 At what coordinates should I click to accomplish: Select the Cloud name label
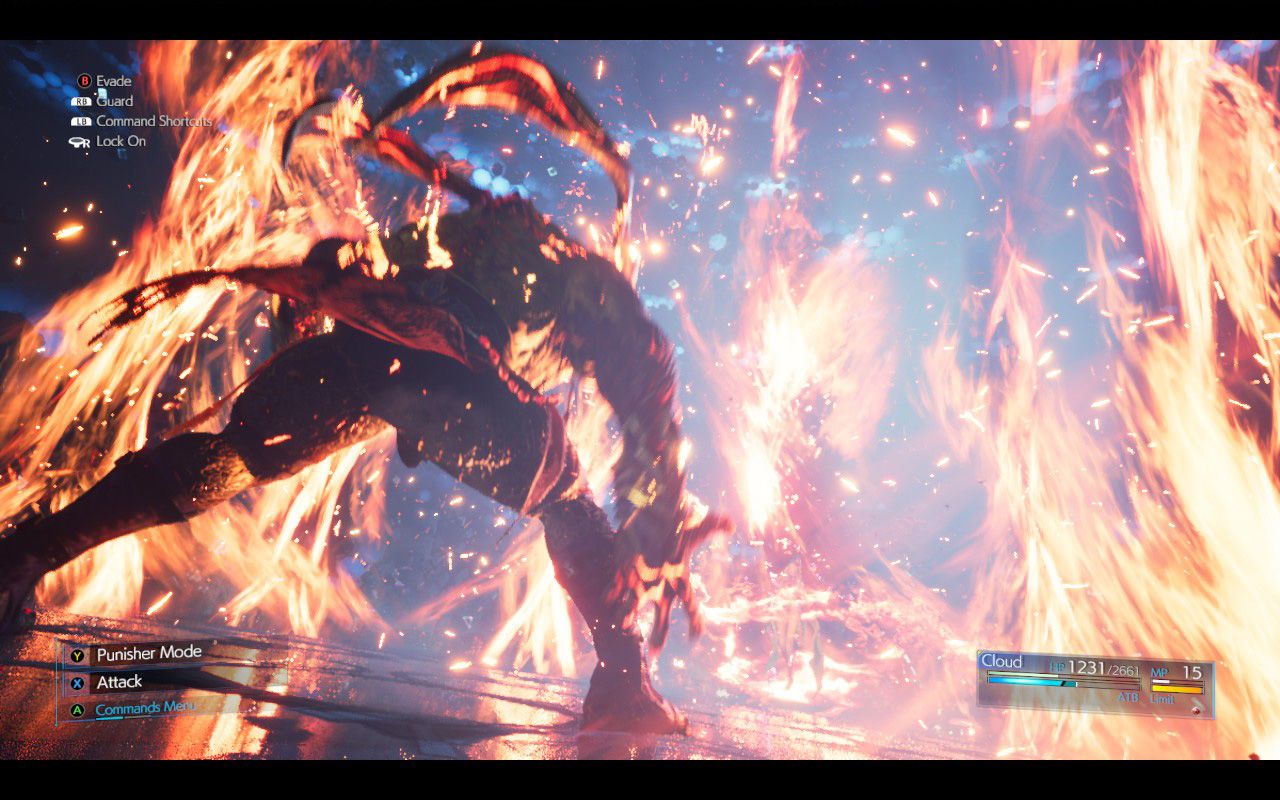pos(1001,660)
